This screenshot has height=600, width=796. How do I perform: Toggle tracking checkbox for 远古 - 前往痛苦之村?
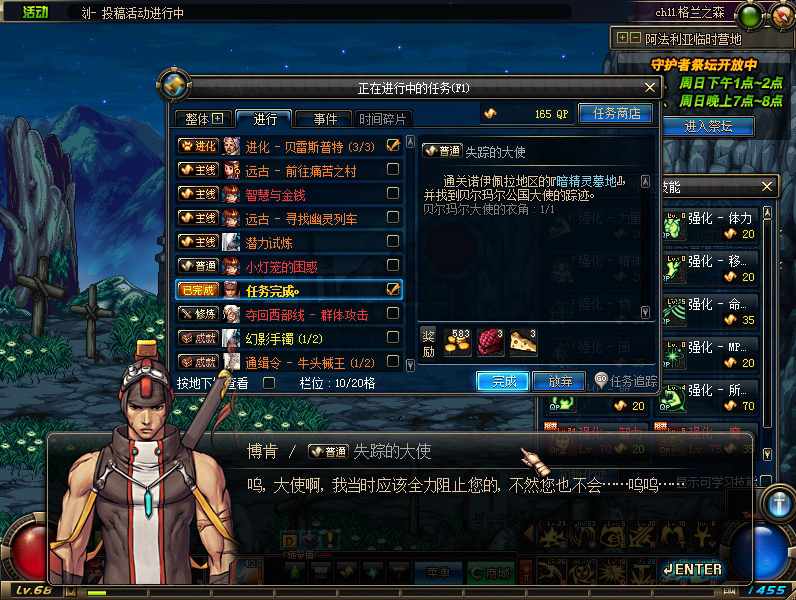tap(393, 170)
